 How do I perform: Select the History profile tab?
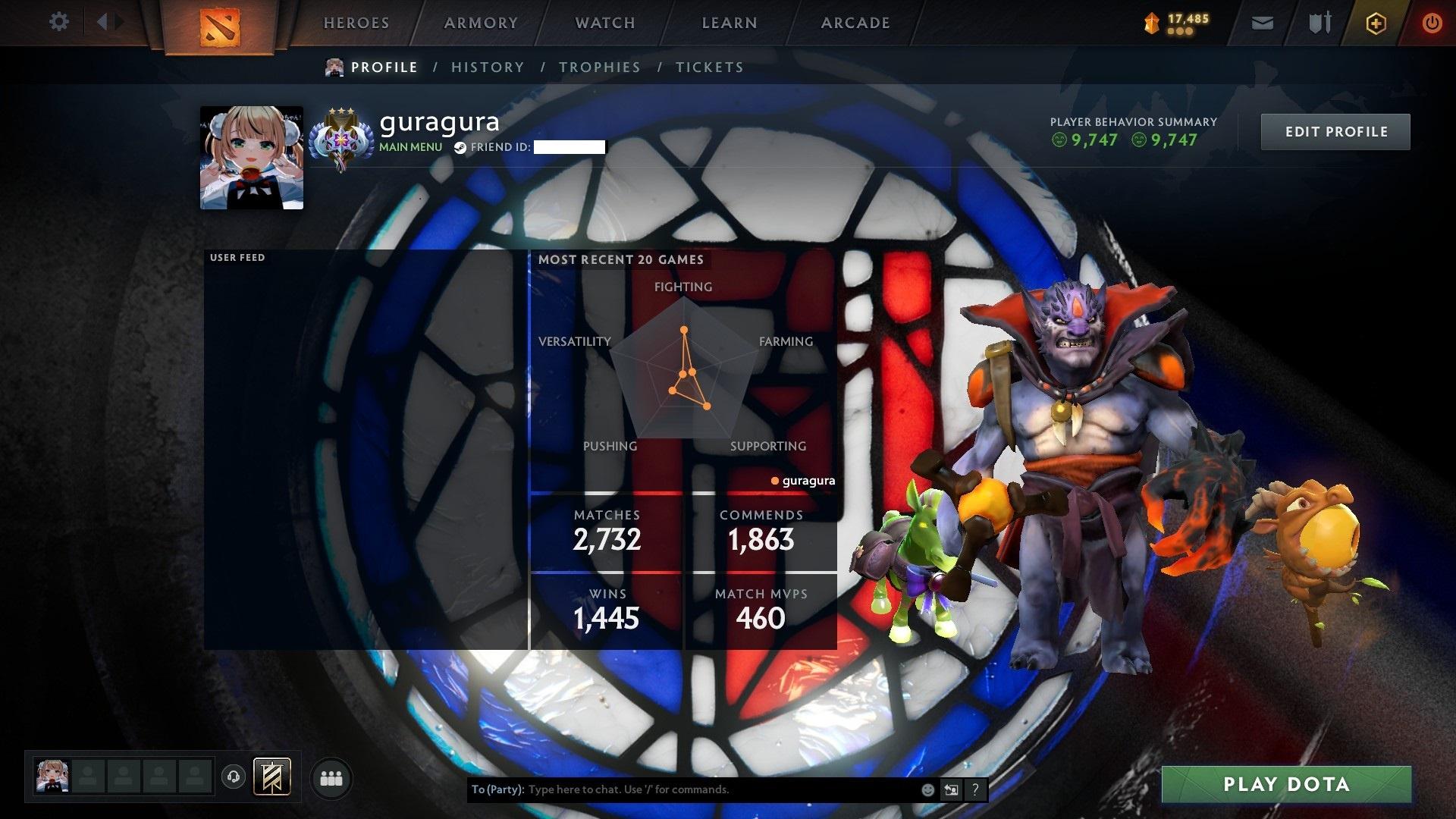488,67
